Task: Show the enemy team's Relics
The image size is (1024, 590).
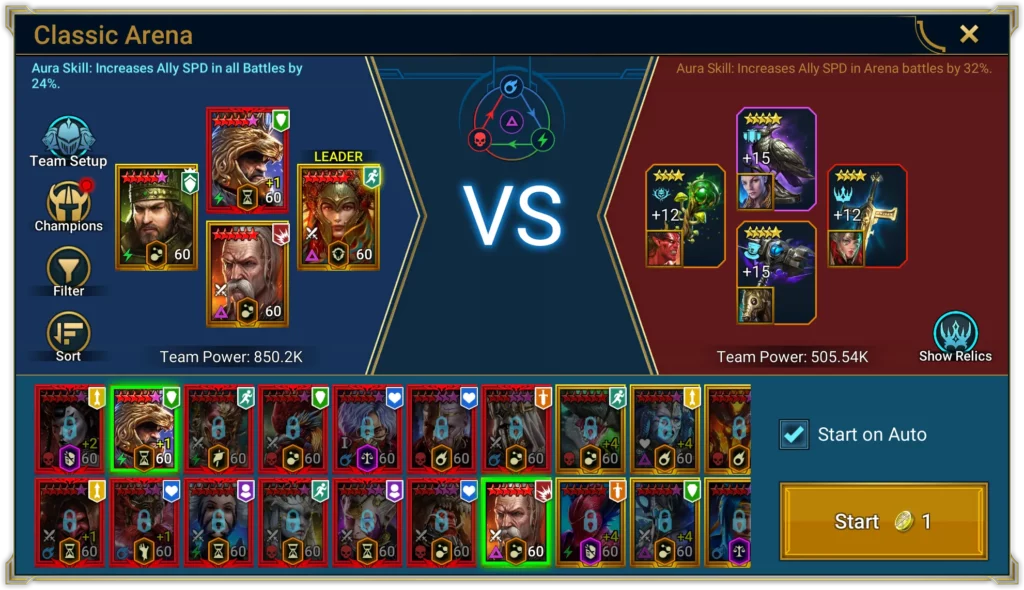Action: (955, 337)
